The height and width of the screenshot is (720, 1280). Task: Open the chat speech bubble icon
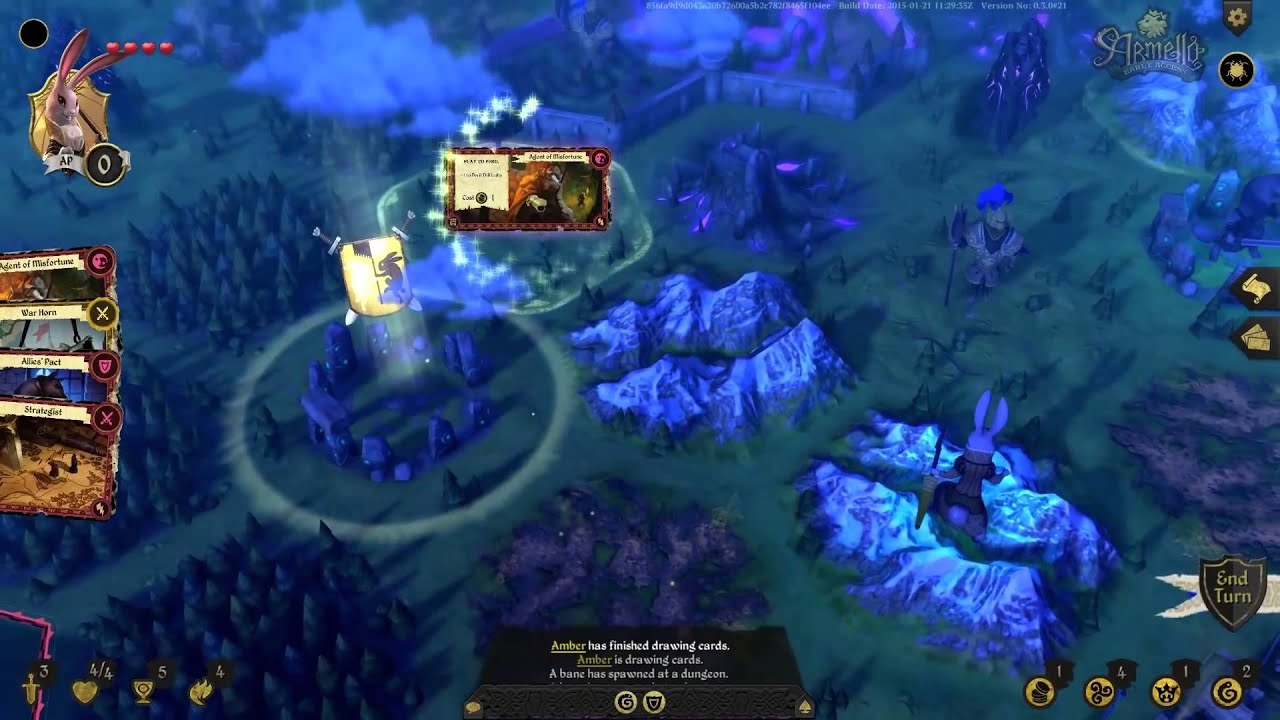coord(470,705)
